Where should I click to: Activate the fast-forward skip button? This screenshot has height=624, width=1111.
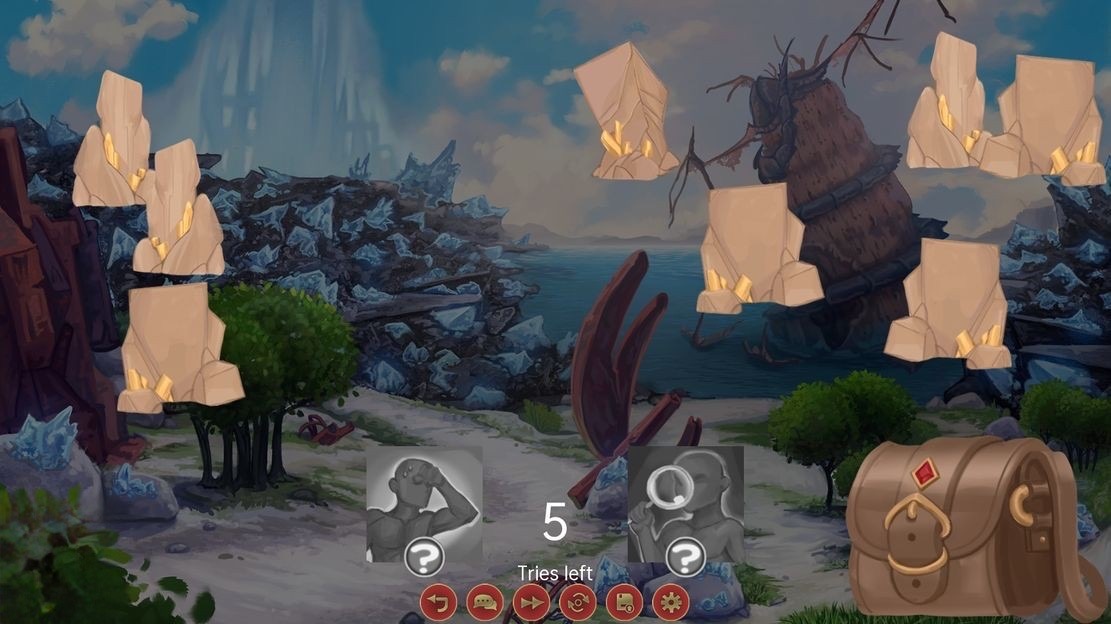[x=531, y=603]
